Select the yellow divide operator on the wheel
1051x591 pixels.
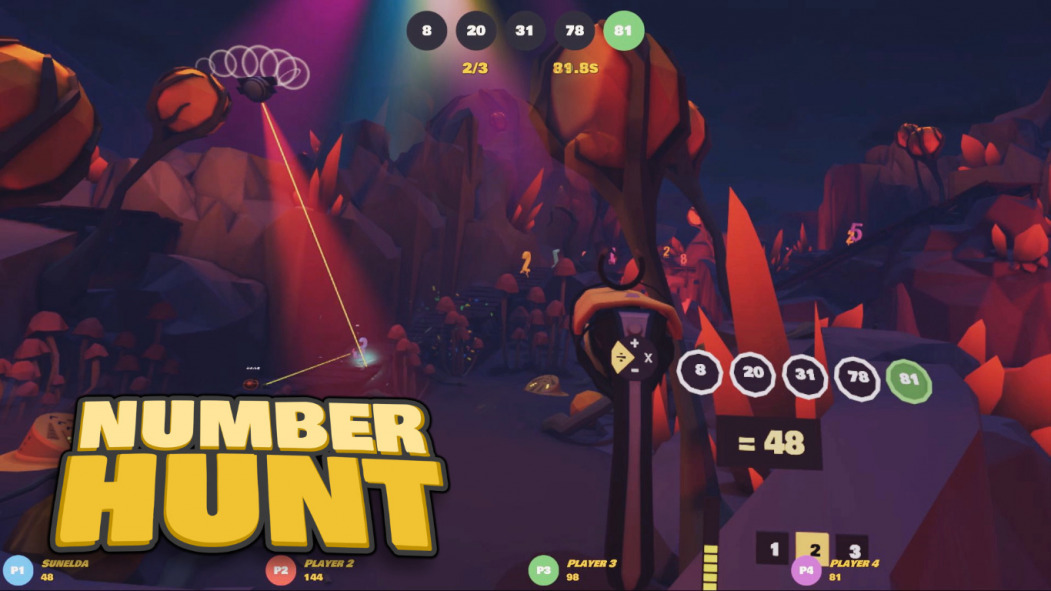pyautogui.click(x=621, y=357)
